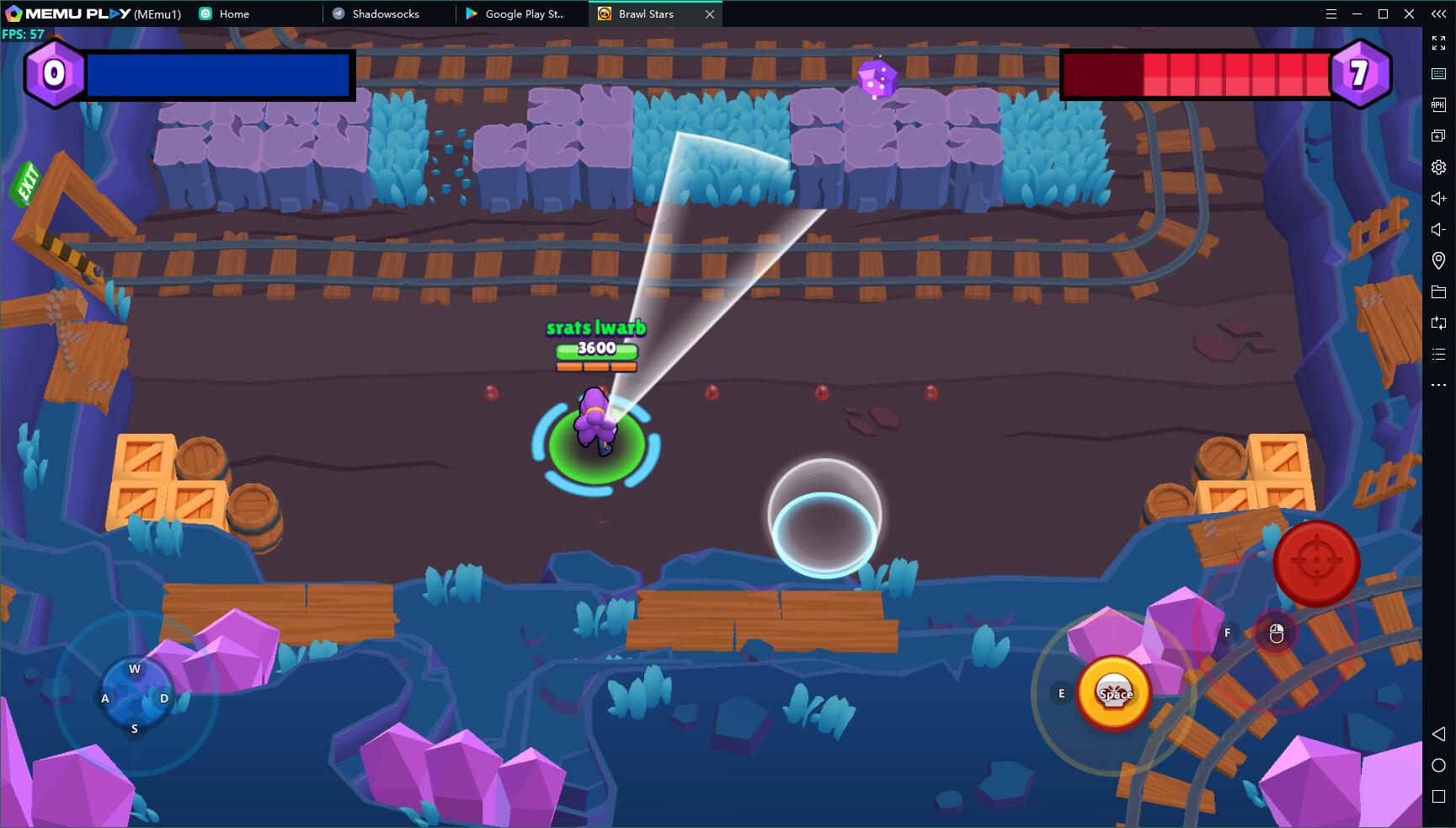Open the emulator settings gear
The image size is (1456, 828).
click(1438, 167)
